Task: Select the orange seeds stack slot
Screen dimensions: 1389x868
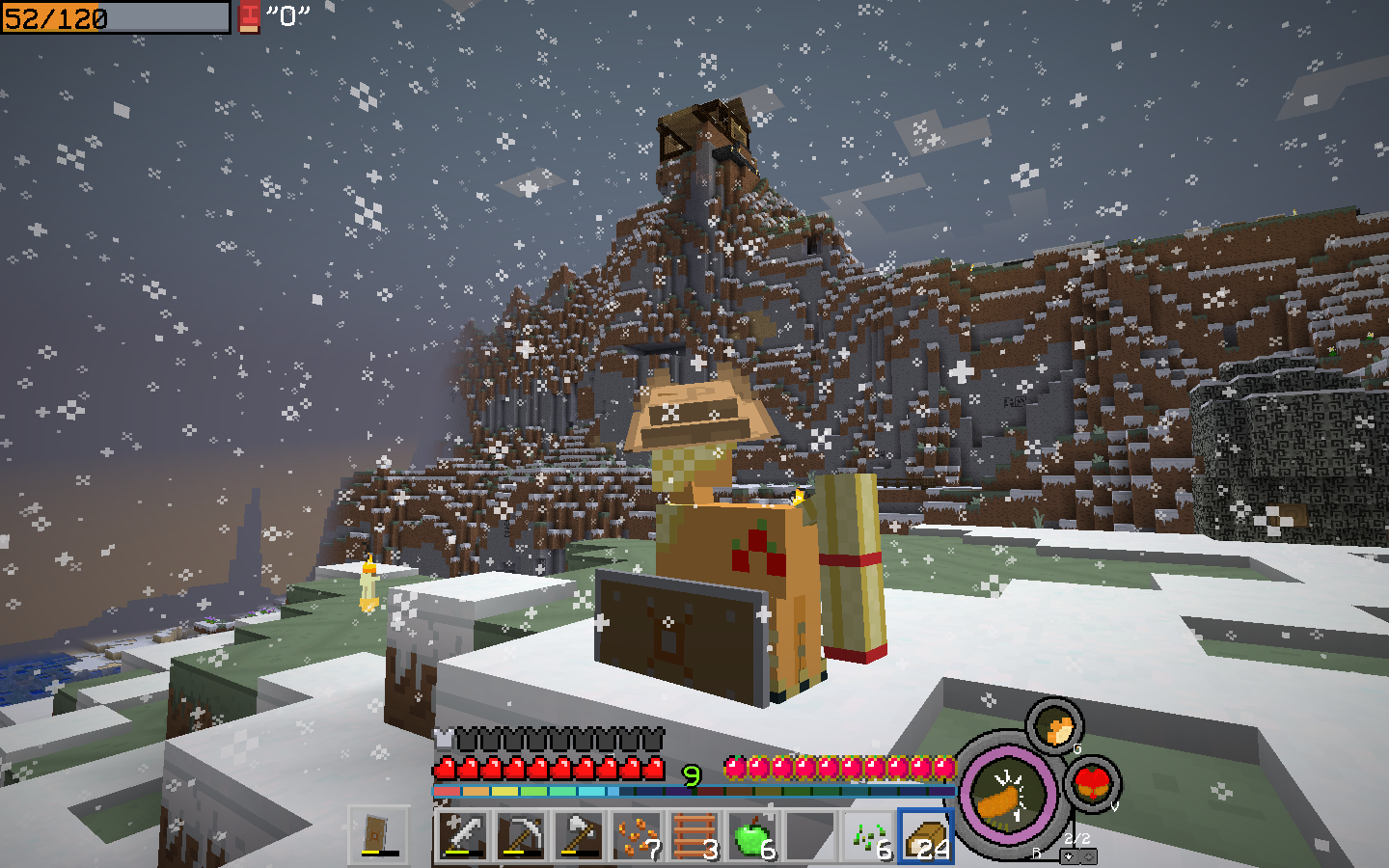Action: pos(637,835)
